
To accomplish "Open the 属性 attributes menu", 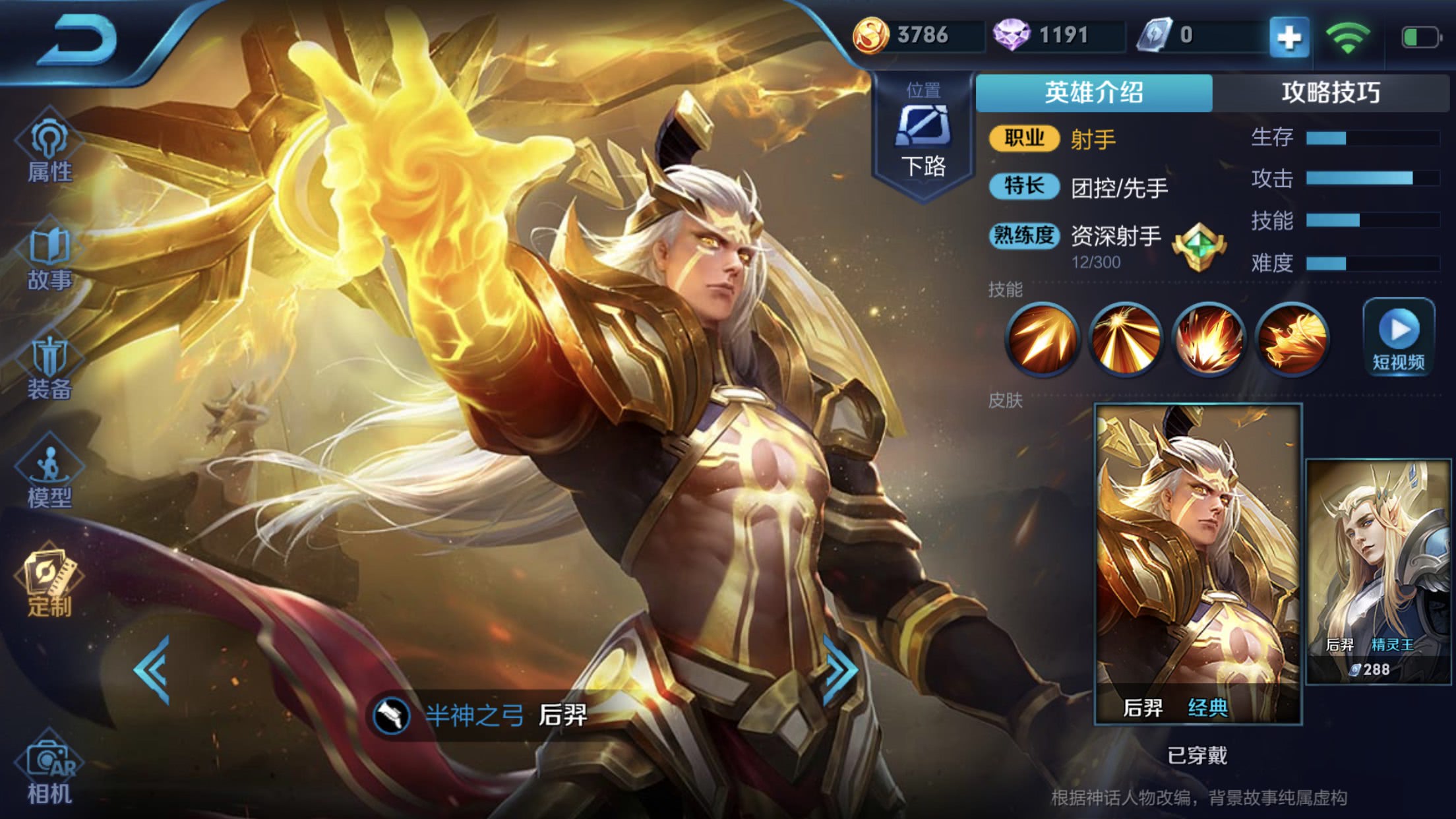I will [49, 152].
